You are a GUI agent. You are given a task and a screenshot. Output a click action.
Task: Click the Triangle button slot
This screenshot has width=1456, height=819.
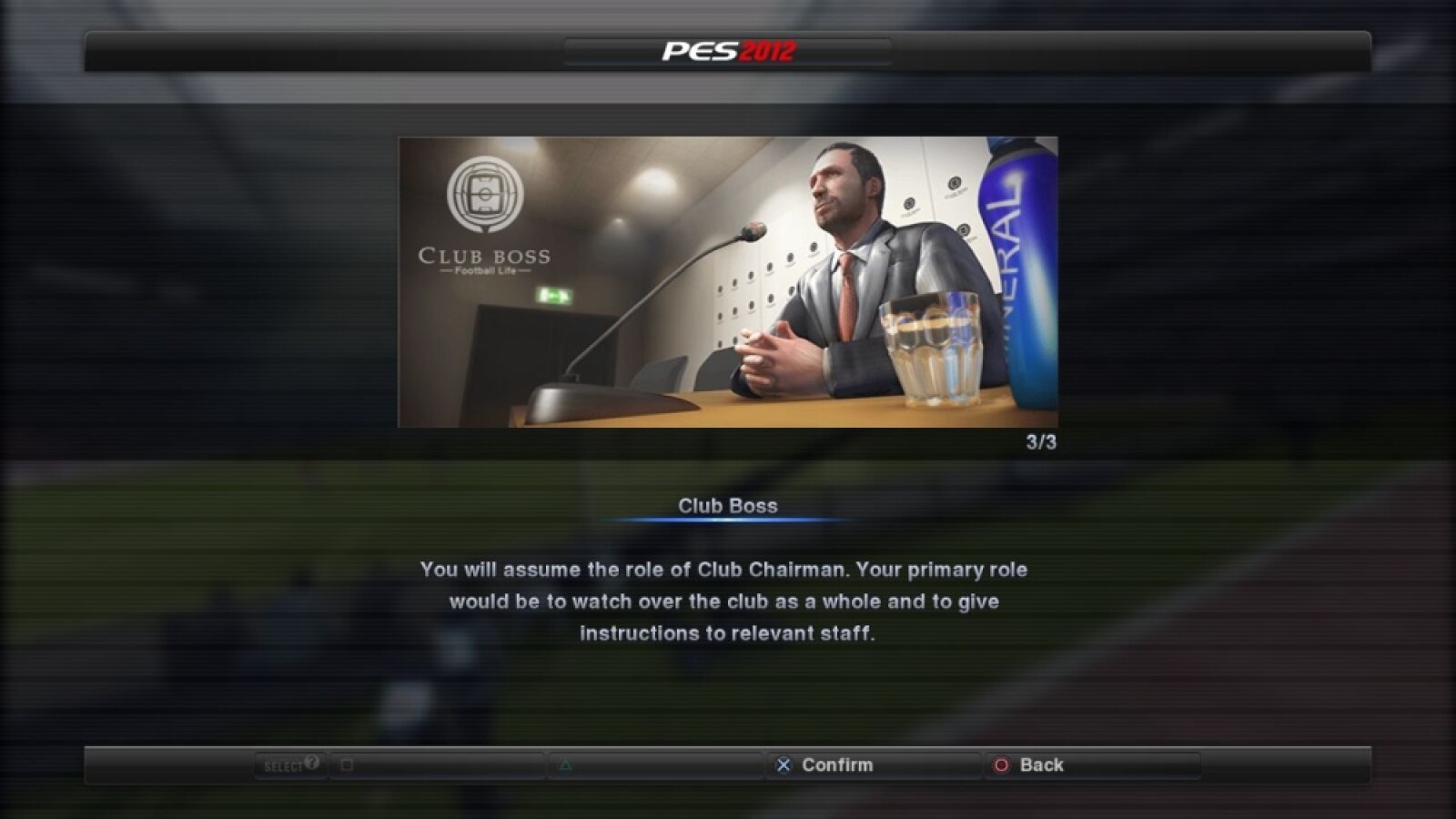(x=564, y=765)
